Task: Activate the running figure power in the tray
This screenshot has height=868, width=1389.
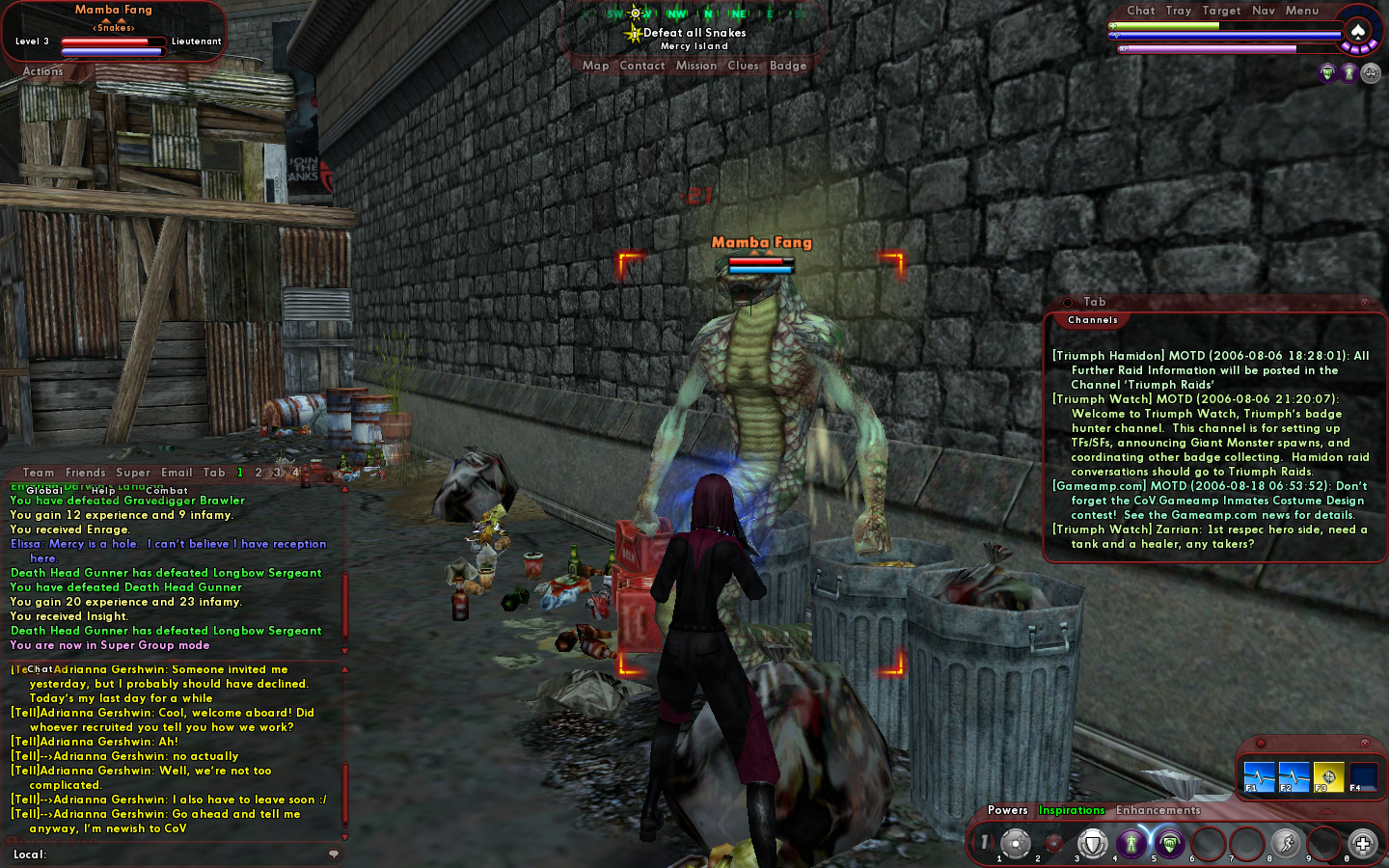Action: (x=1285, y=844)
